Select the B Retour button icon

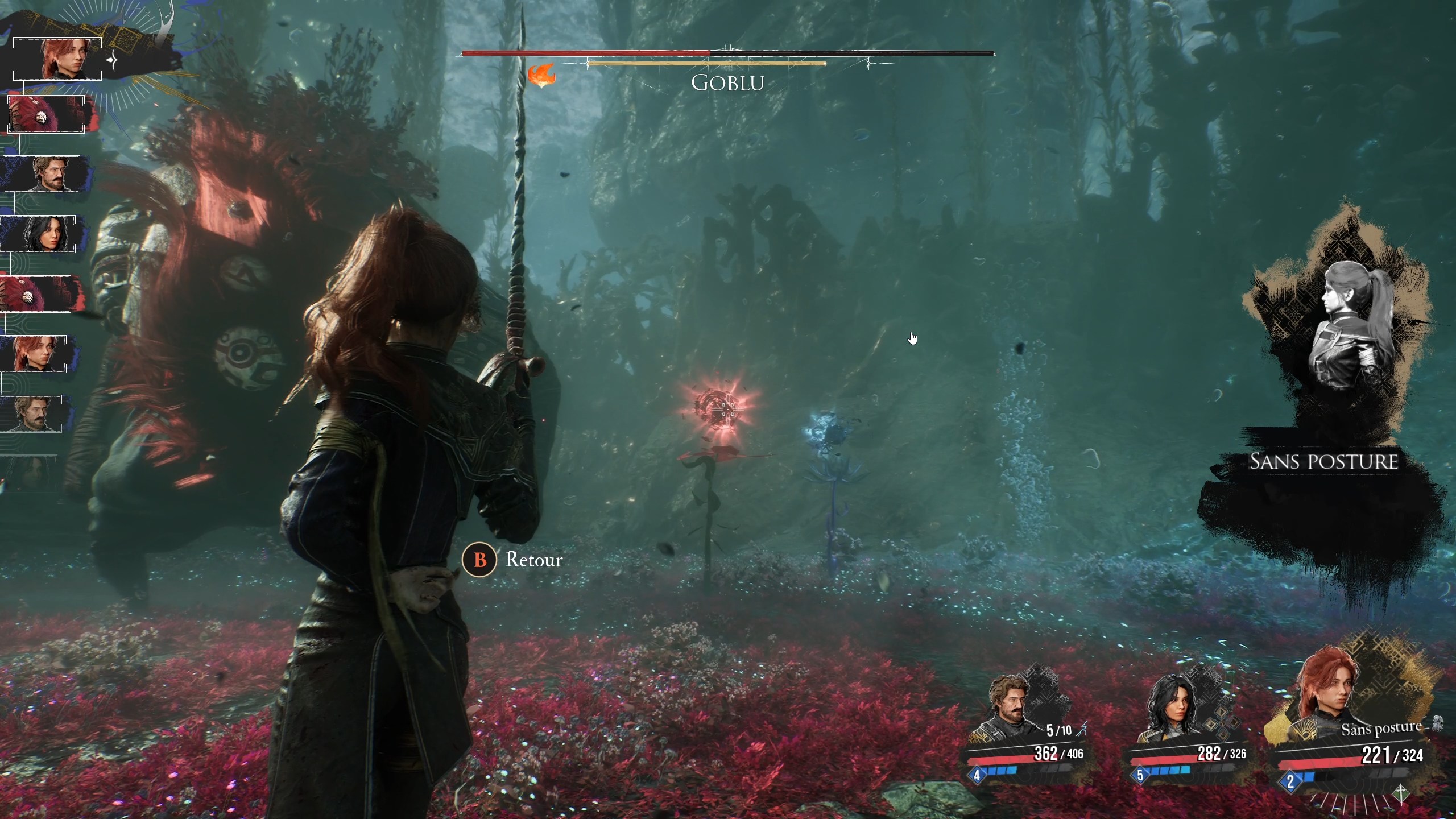pos(479,560)
